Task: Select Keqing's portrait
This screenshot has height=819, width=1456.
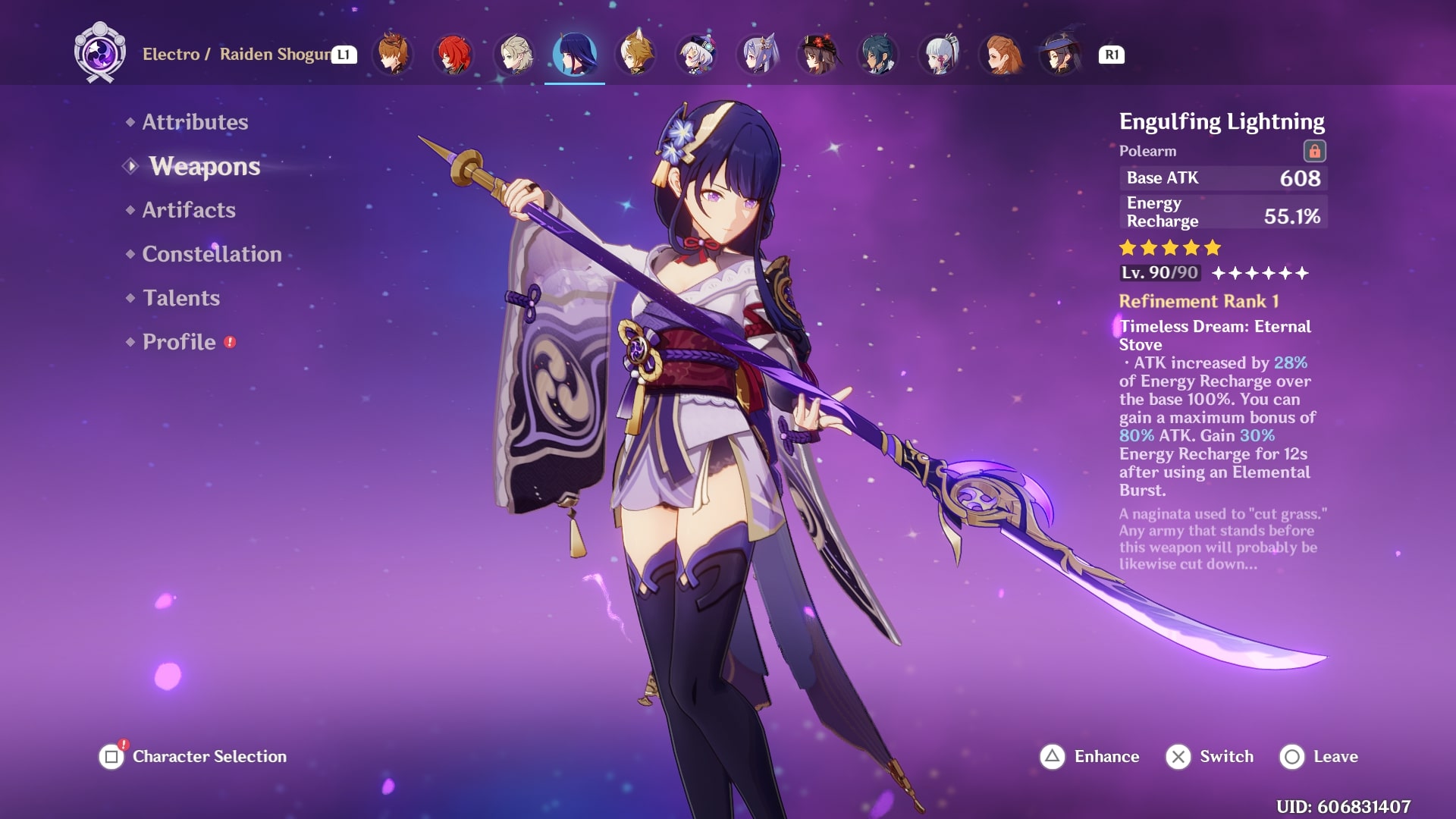Action: point(757,55)
